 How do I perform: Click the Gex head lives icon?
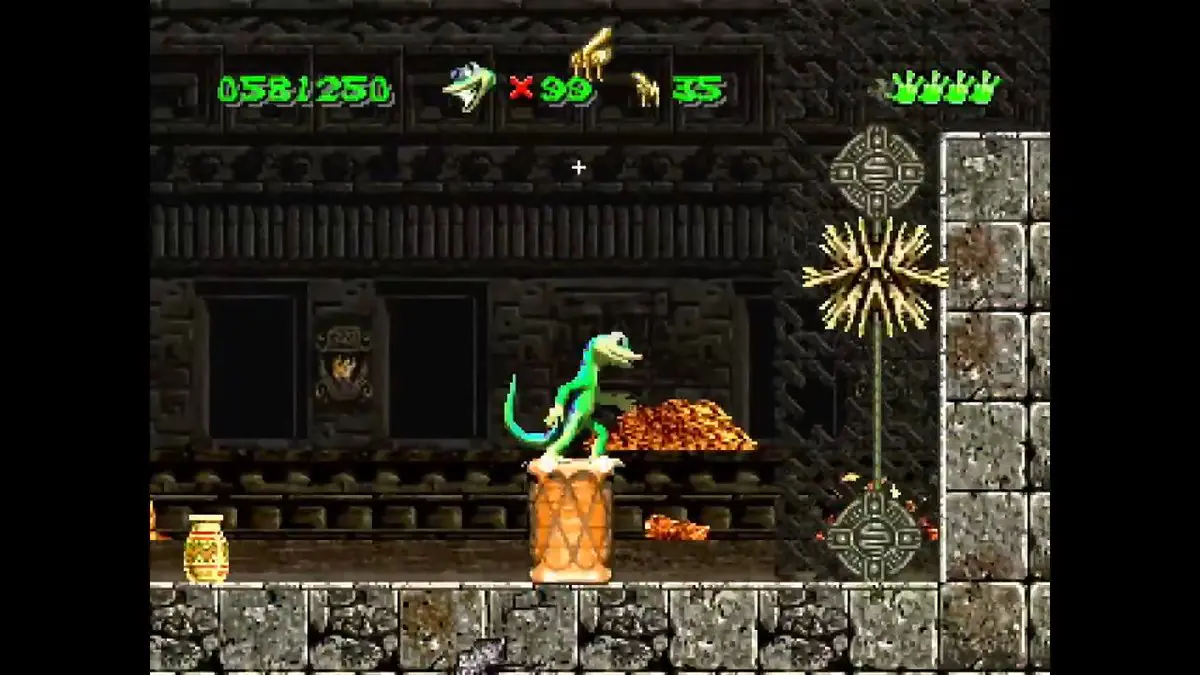point(468,86)
